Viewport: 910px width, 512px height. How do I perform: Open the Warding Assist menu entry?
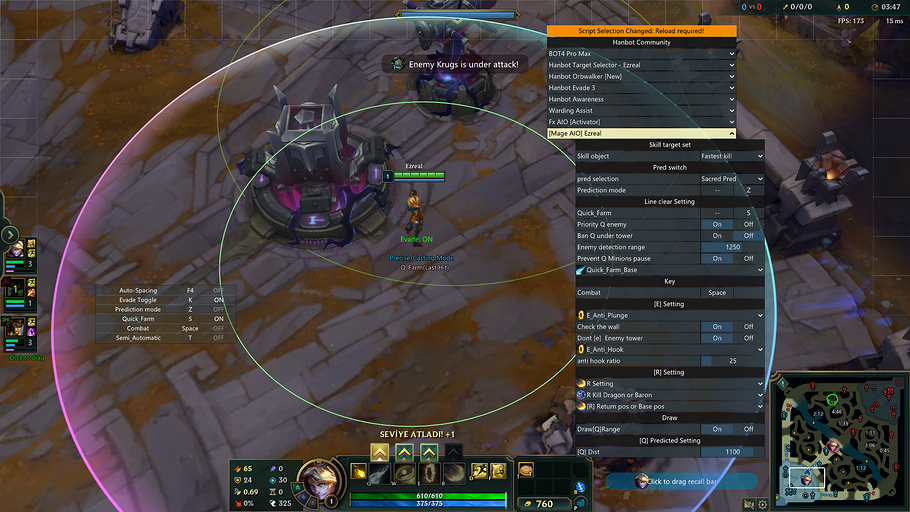[x=641, y=110]
